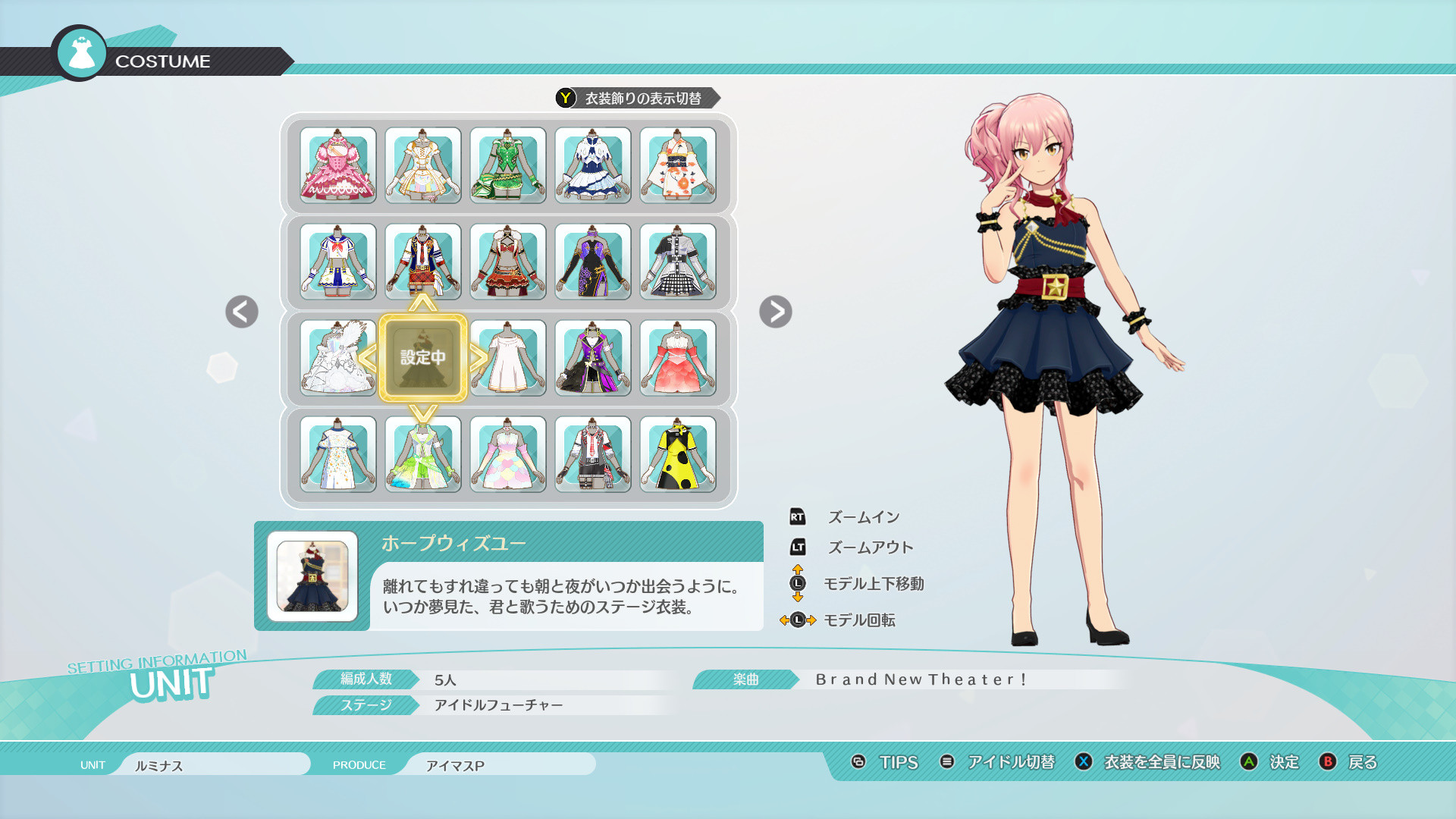Click the RT zoom-in control icon
This screenshot has height=819, width=1456.
pyautogui.click(x=799, y=516)
